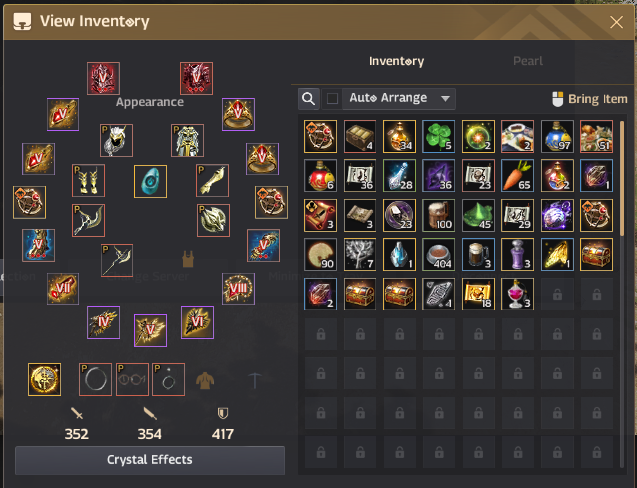The width and height of the screenshot is (637, 488).
Task: Tick the Auto Arrange checkbox
Action: click(333, 99)
